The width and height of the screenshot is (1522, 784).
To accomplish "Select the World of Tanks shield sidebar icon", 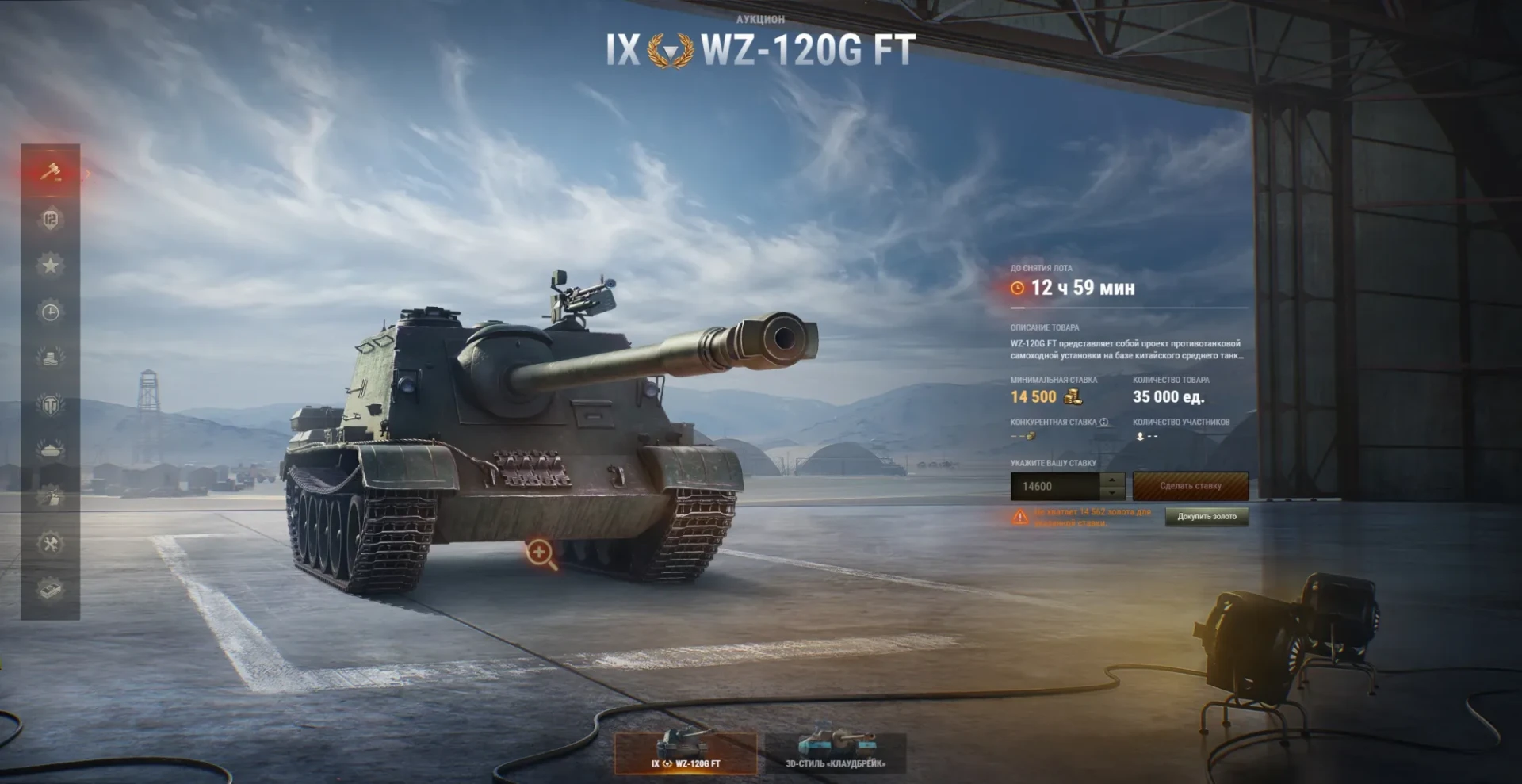I will pos(50,405).
